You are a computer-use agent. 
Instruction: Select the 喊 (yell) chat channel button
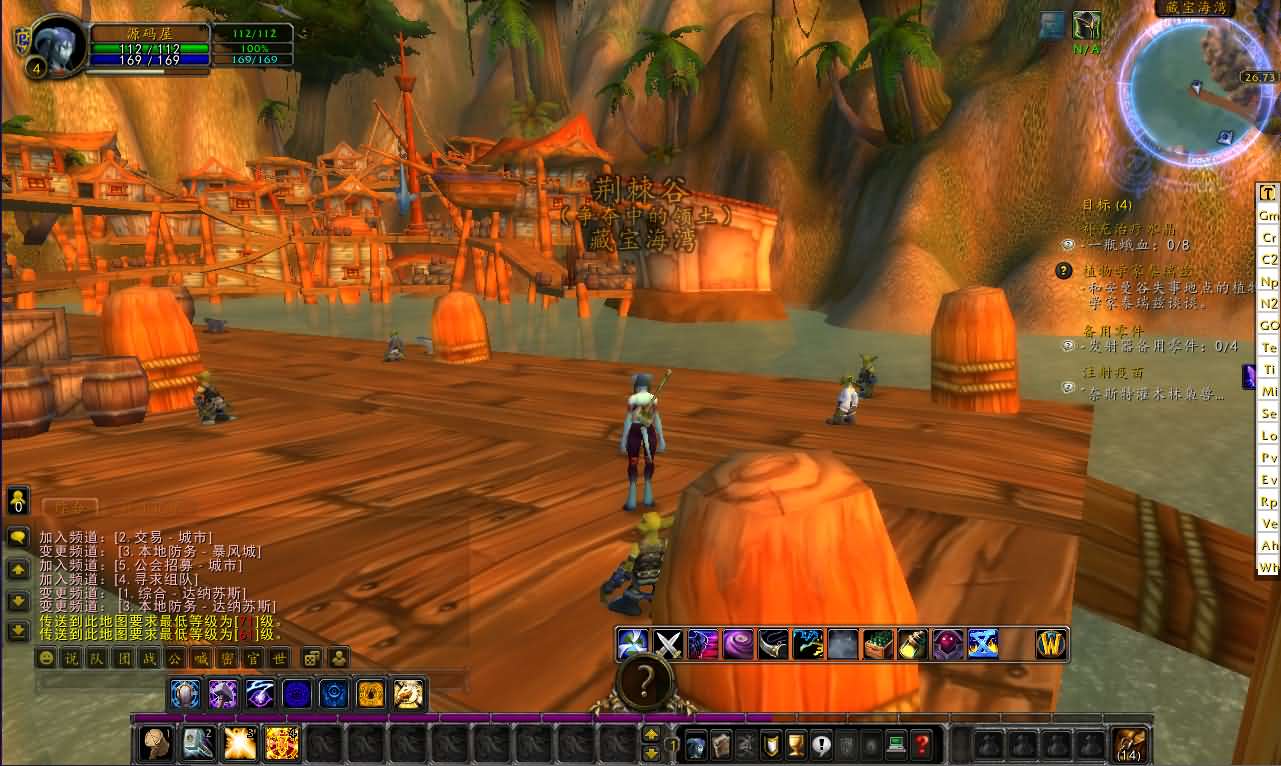point(198,658)
